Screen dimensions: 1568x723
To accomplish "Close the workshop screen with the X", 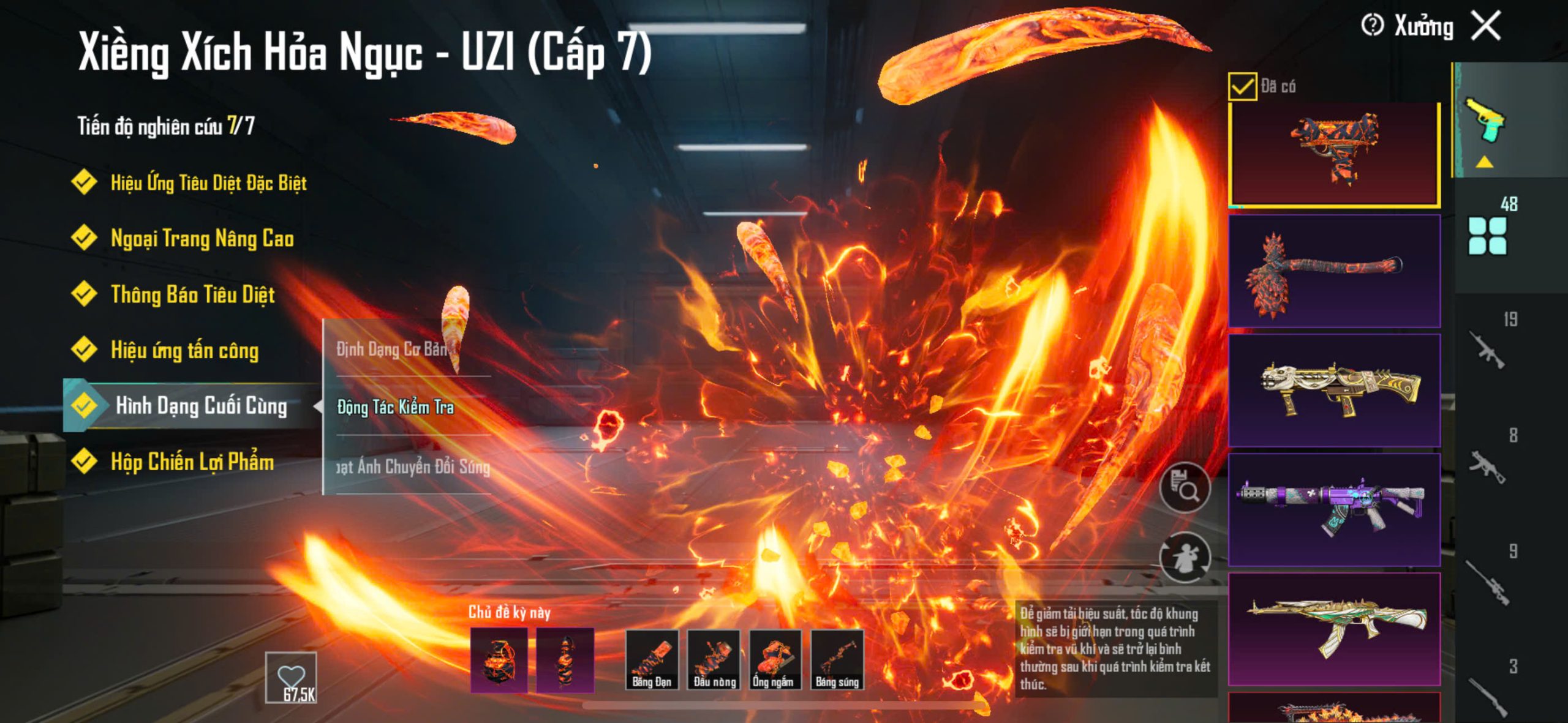I will pyautogui.click(x=1487, y=26).
